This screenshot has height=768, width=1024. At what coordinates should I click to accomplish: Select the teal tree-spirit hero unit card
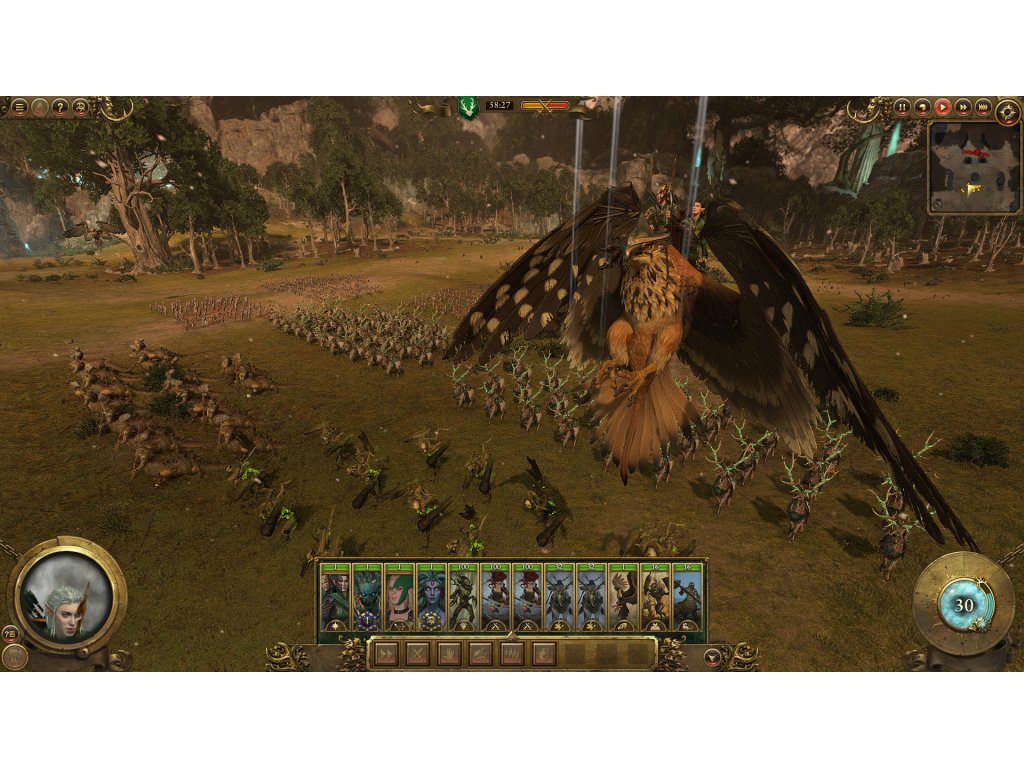pyautogui.click(x=367, y=600)
